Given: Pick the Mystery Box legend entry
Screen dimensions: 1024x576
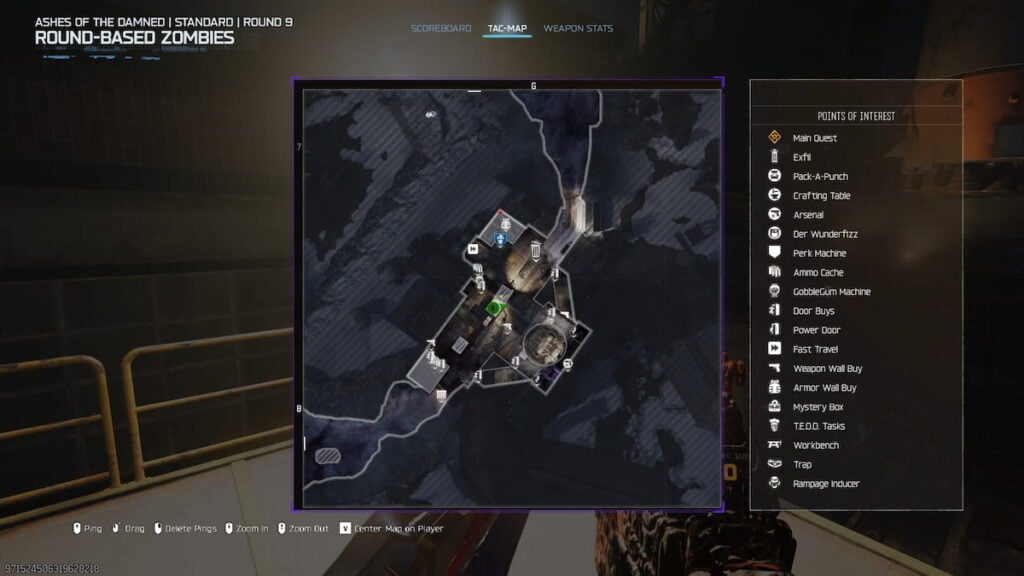Looking at the screenshot, I should coord(817,407).
